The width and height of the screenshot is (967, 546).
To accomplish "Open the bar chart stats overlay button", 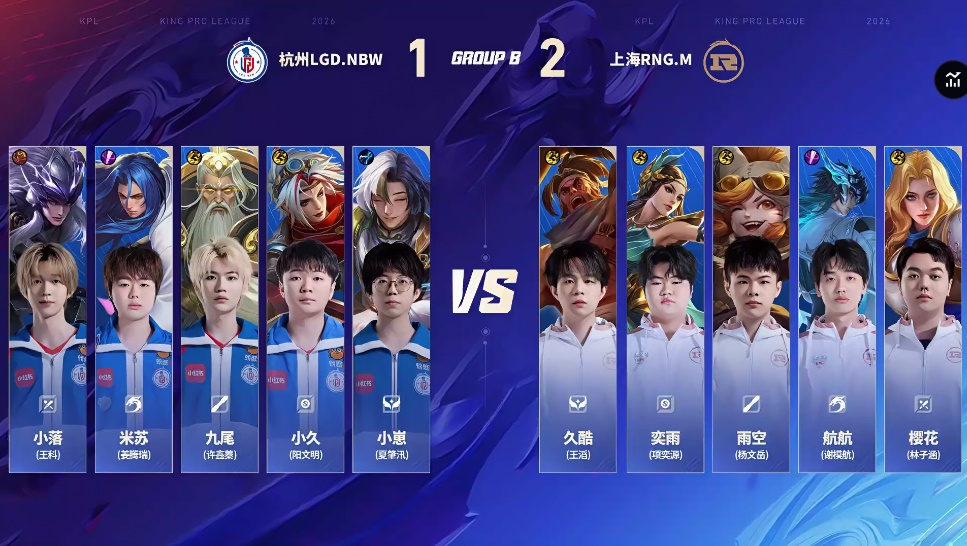I will click(x=951, y=81).
